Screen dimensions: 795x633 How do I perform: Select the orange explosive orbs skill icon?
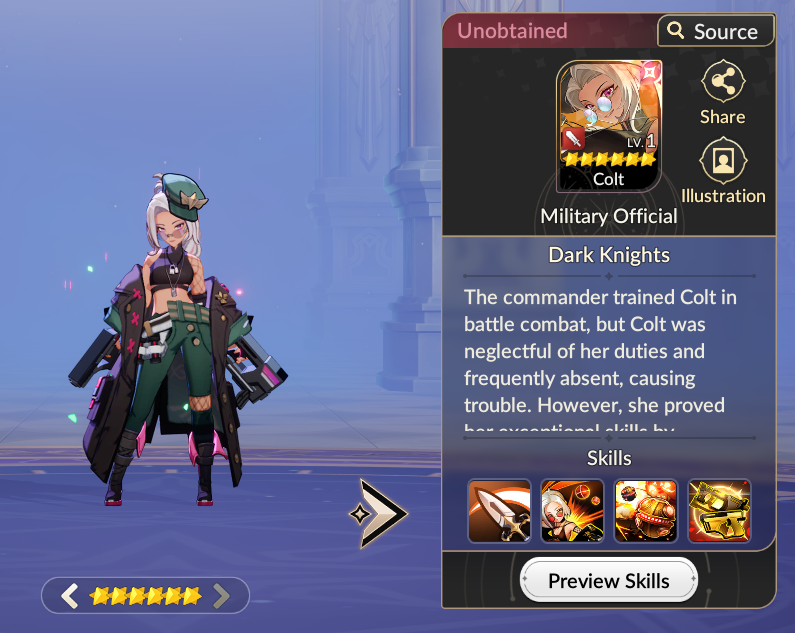click(x=646, y=511)
